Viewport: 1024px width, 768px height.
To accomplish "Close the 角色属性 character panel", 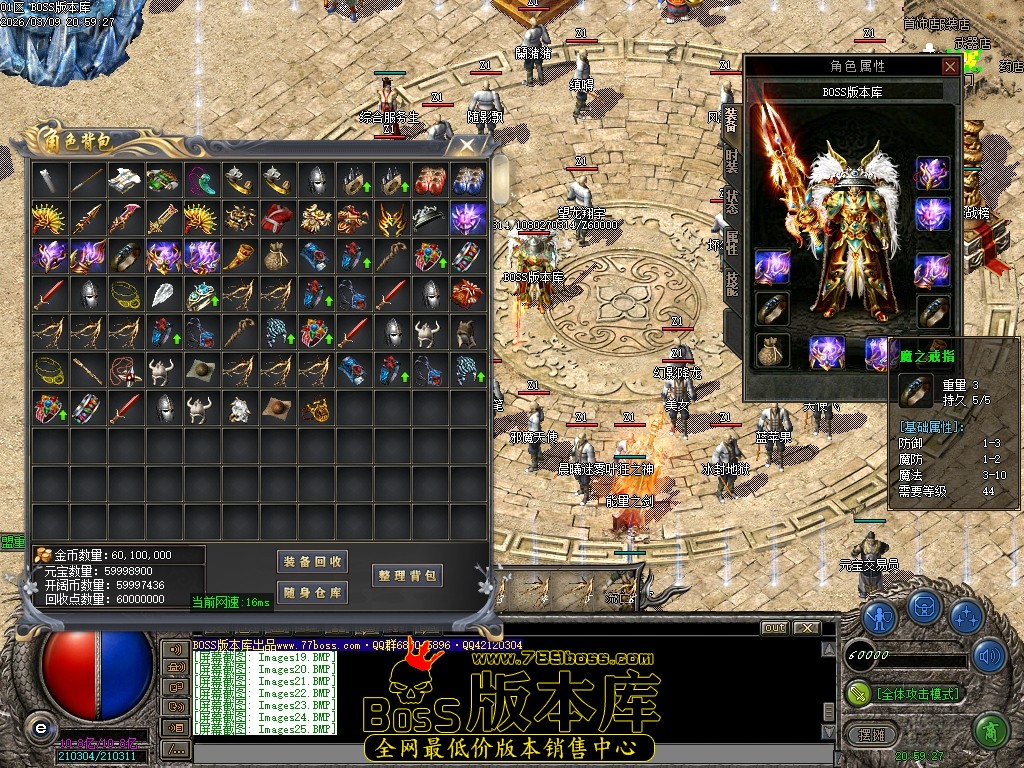I will (950, 66).
